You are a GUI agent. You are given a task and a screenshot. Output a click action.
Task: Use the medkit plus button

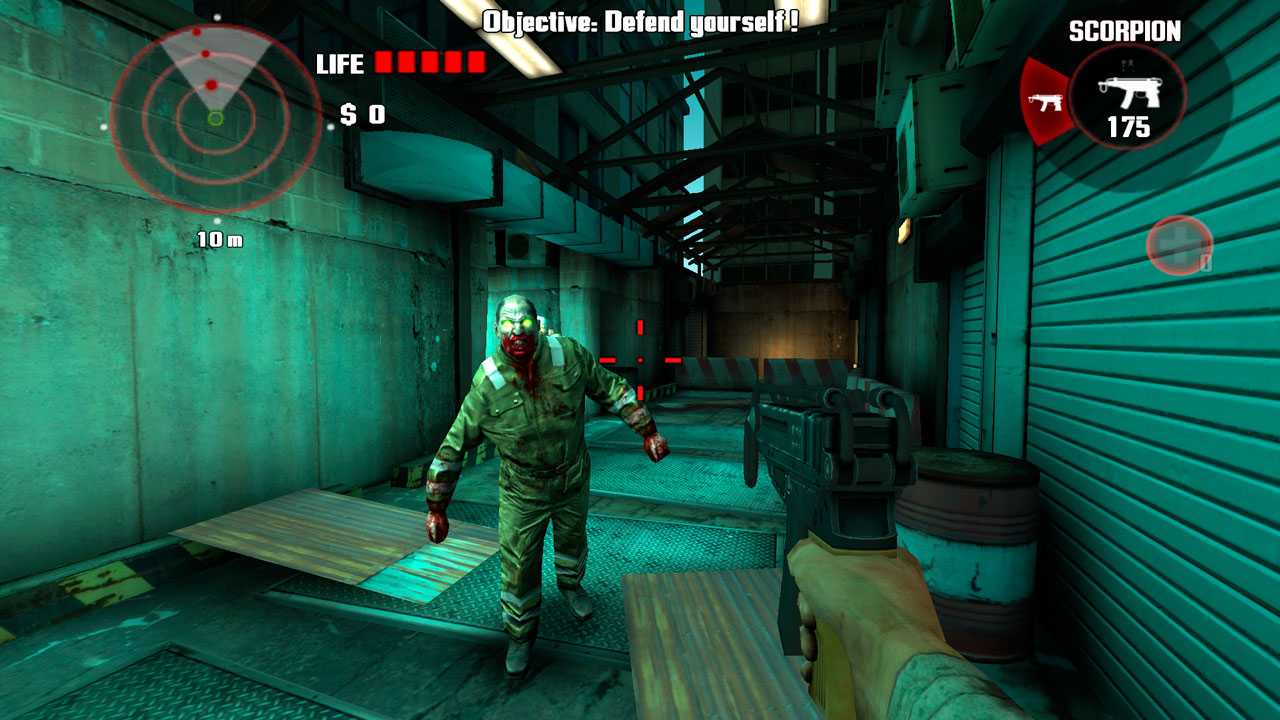(1179, 245)
